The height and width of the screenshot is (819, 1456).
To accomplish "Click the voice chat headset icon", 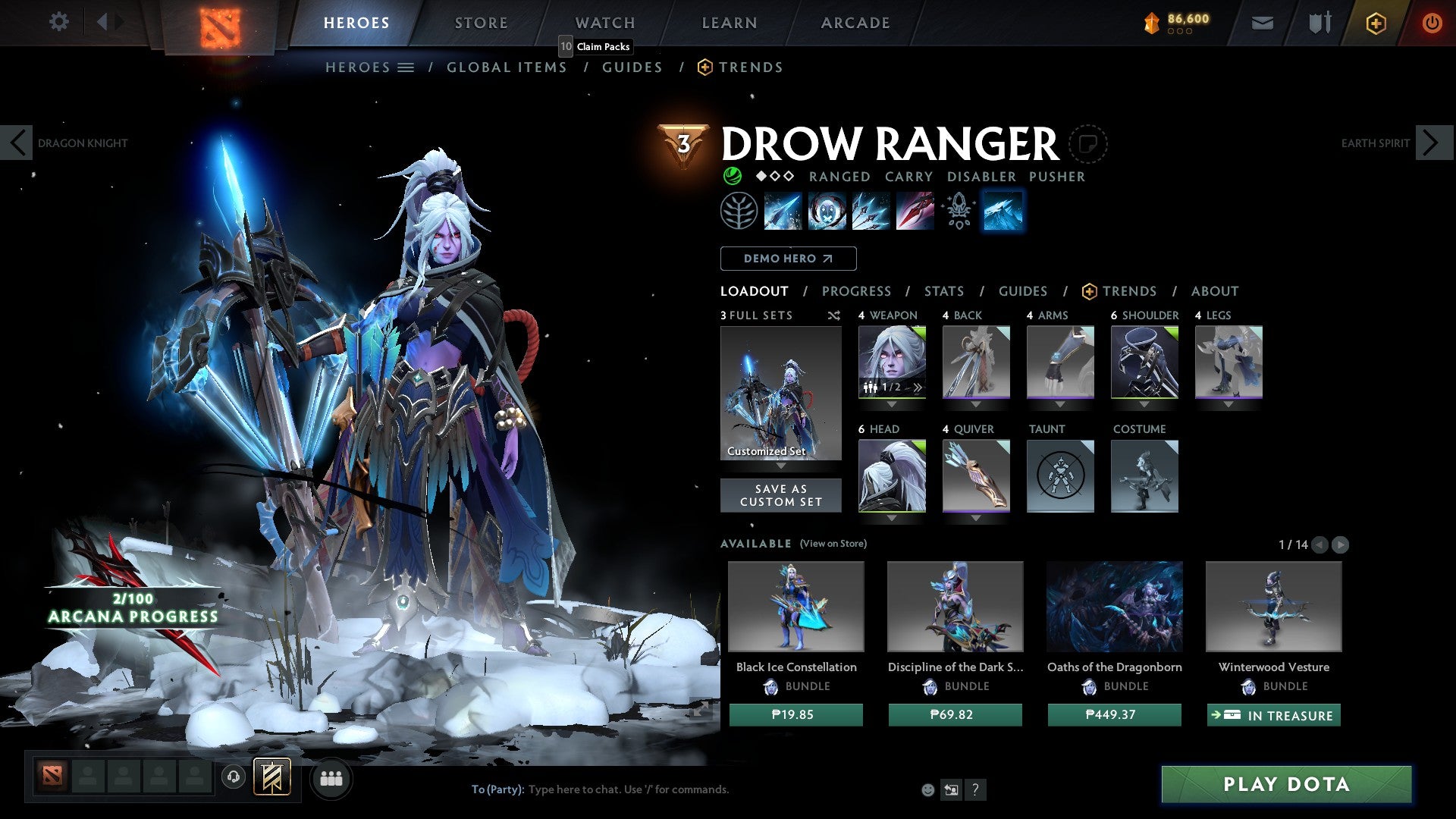I will [x=233, y=778].
